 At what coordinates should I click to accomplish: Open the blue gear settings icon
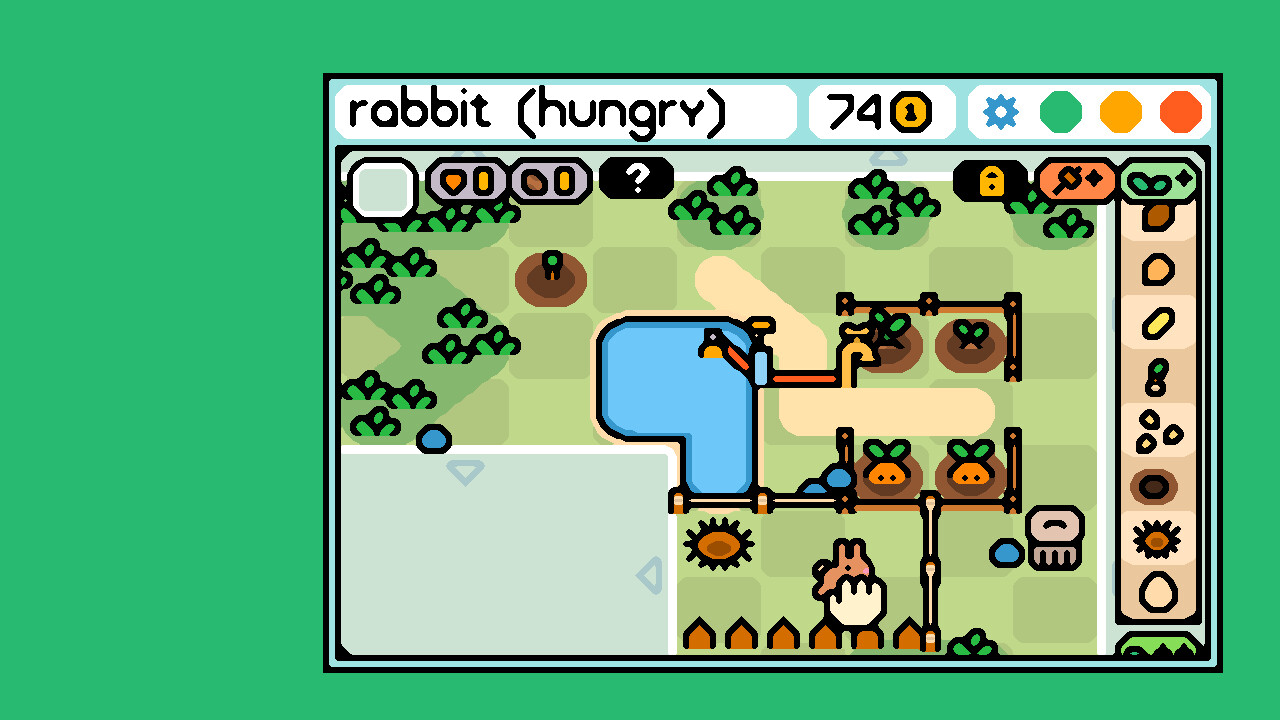pyautogui.click(x=999, y=112)
